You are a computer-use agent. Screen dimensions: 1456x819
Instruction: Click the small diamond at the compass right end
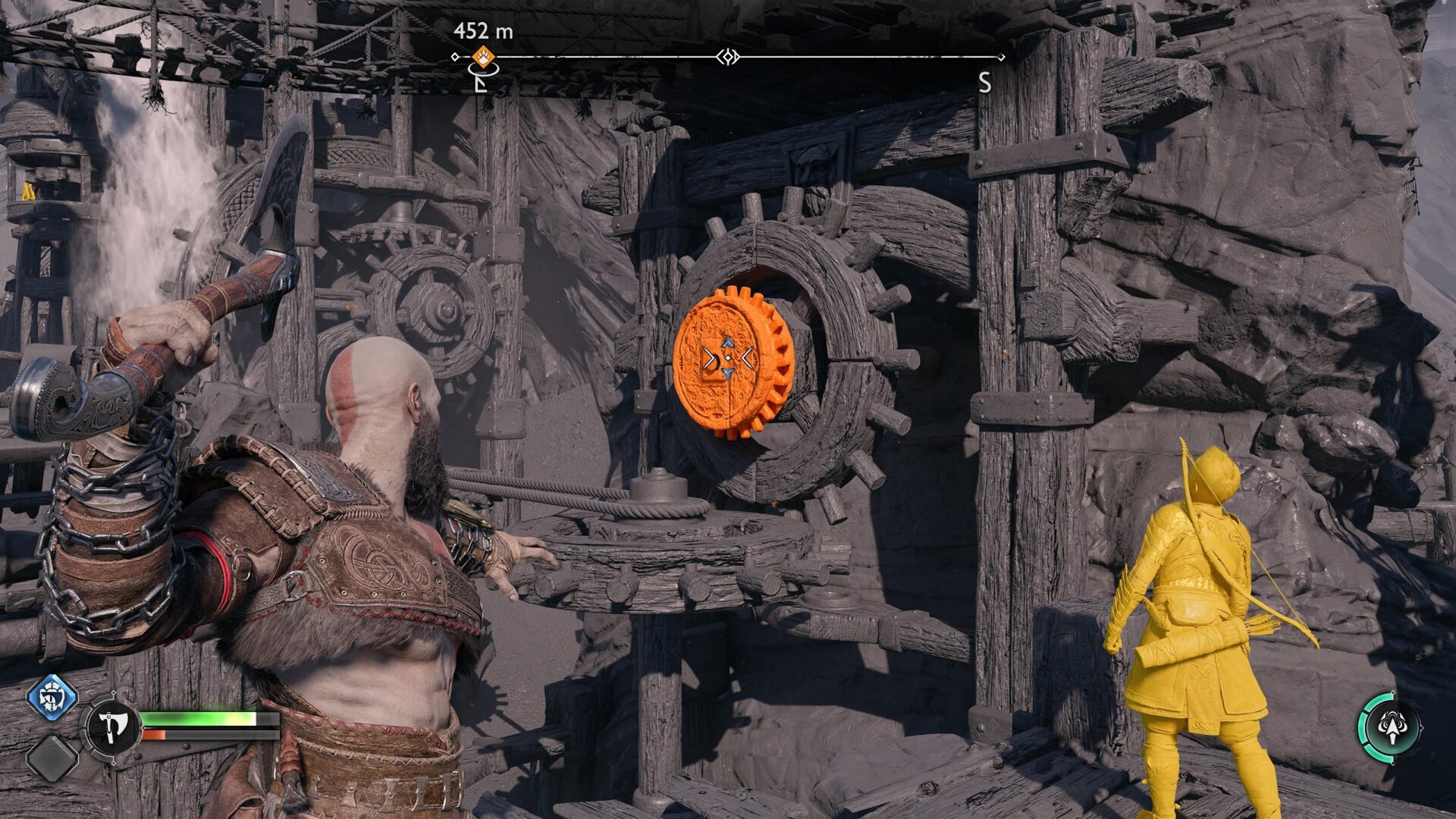click(1002, 56)
